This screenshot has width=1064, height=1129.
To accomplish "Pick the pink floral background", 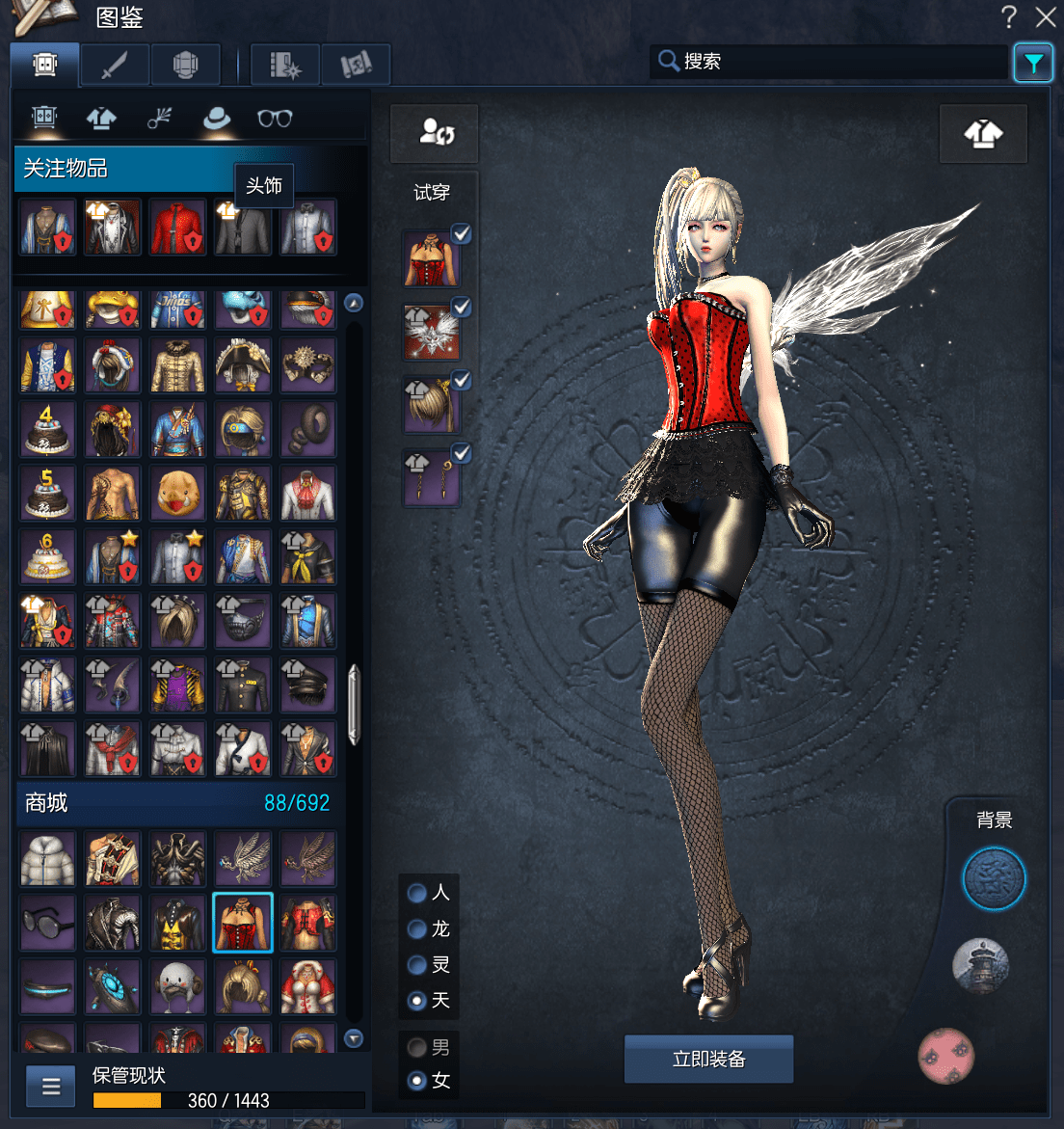I will click(x=945, y=1056).
